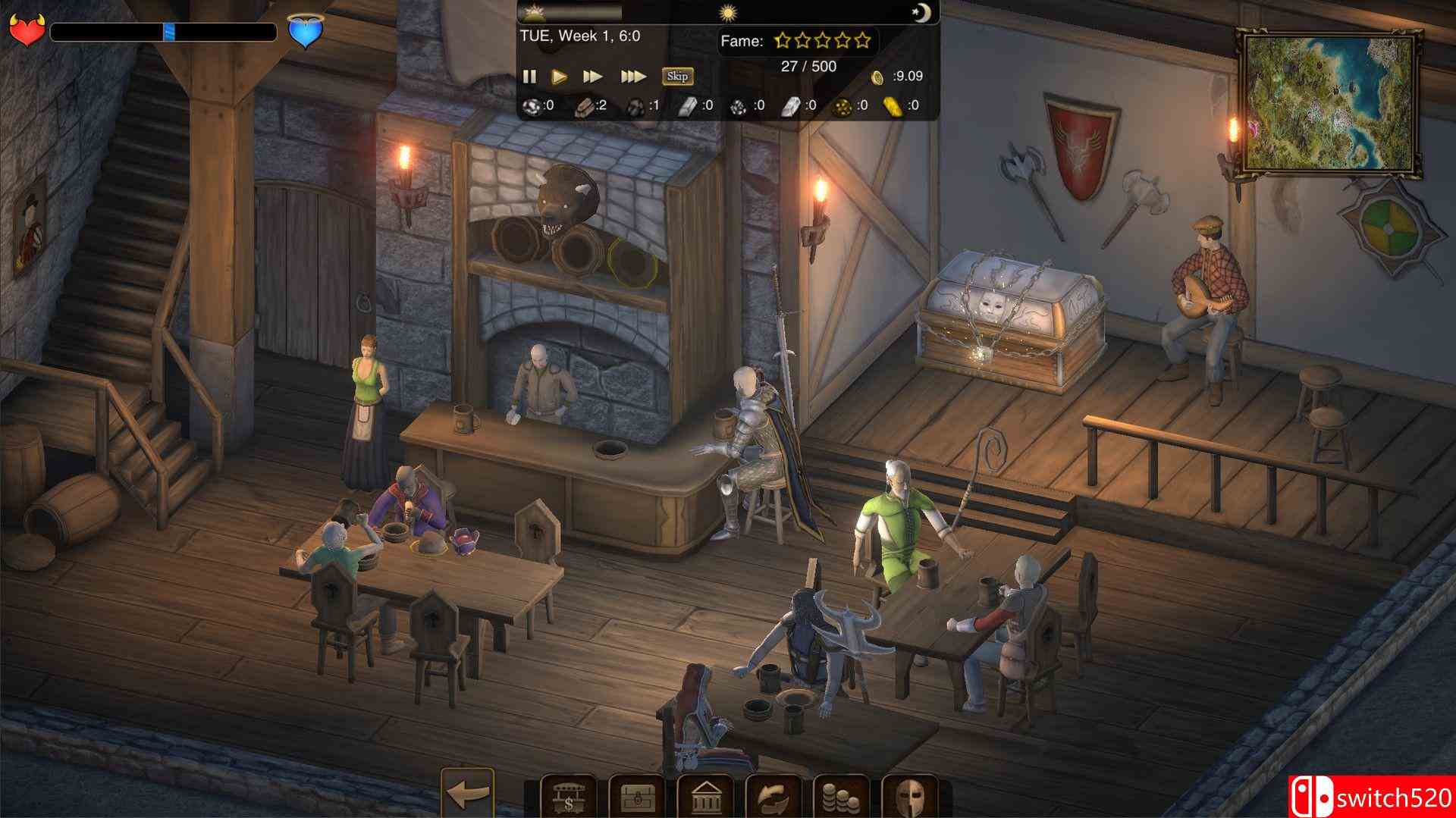Open the world map thumbnail
The height and width of the screenshot is (818, 1456).
click(x=1329, y=102)
